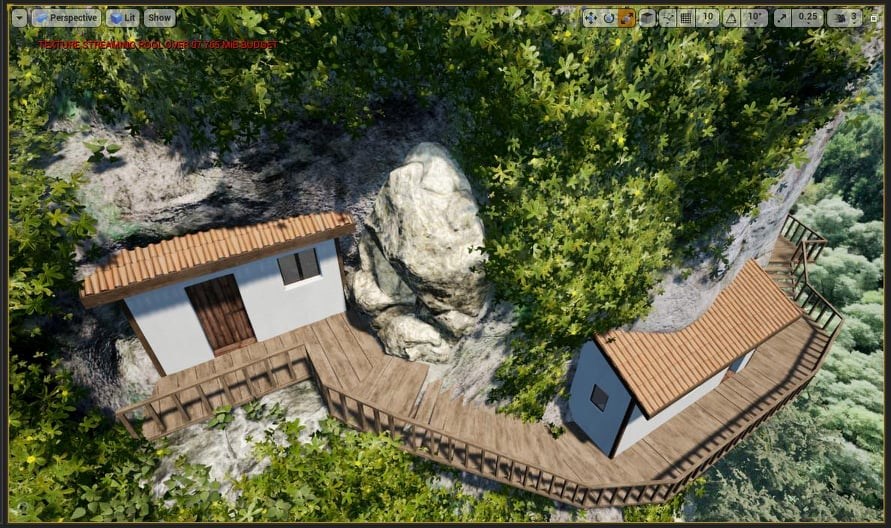891x528 pixels.
Task: Toggle scale snapping arrow icon
Action: pyautogui.click(x=781, y=17)
